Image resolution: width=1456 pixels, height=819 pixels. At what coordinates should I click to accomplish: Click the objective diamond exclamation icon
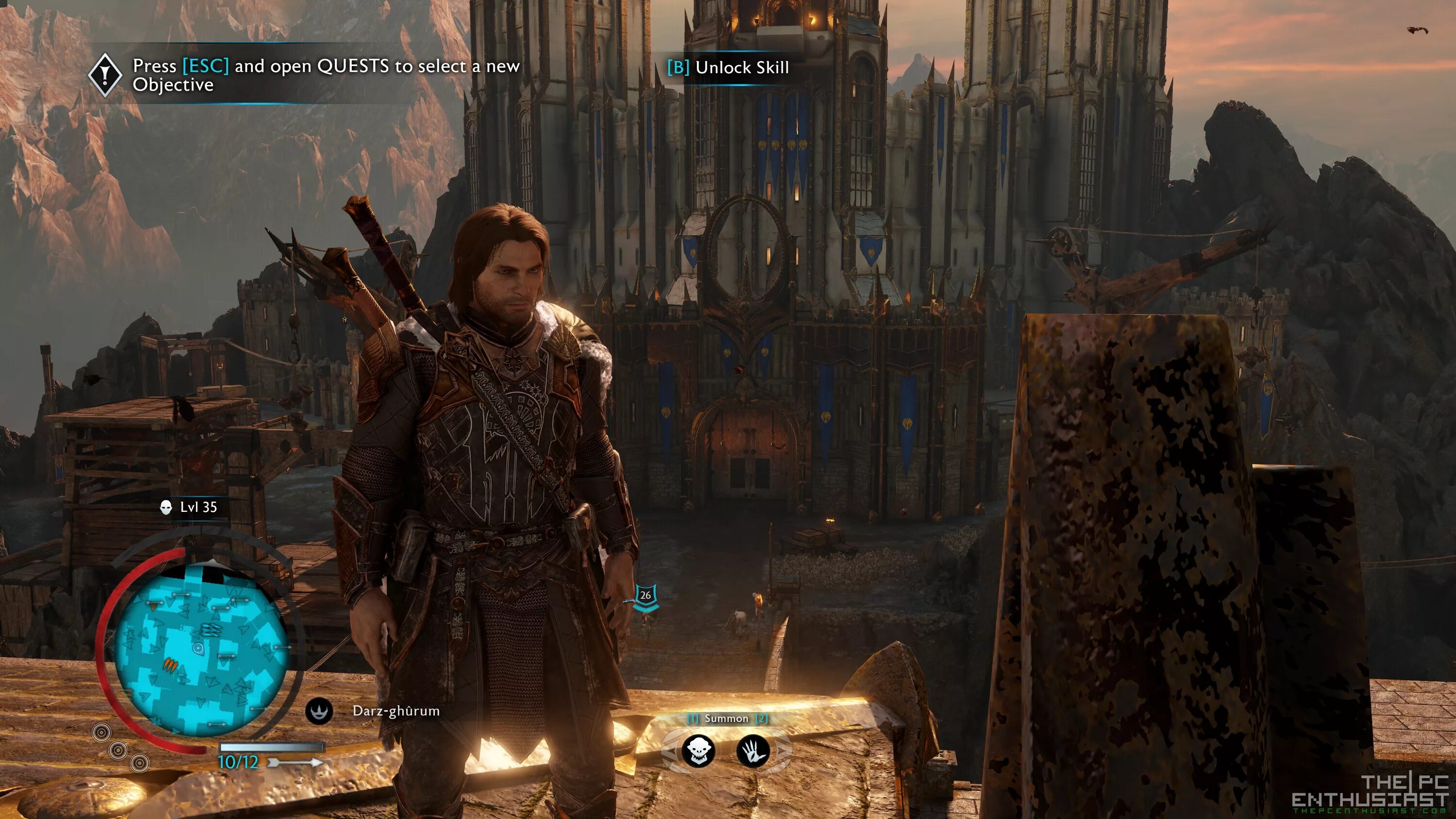point(105,74)
